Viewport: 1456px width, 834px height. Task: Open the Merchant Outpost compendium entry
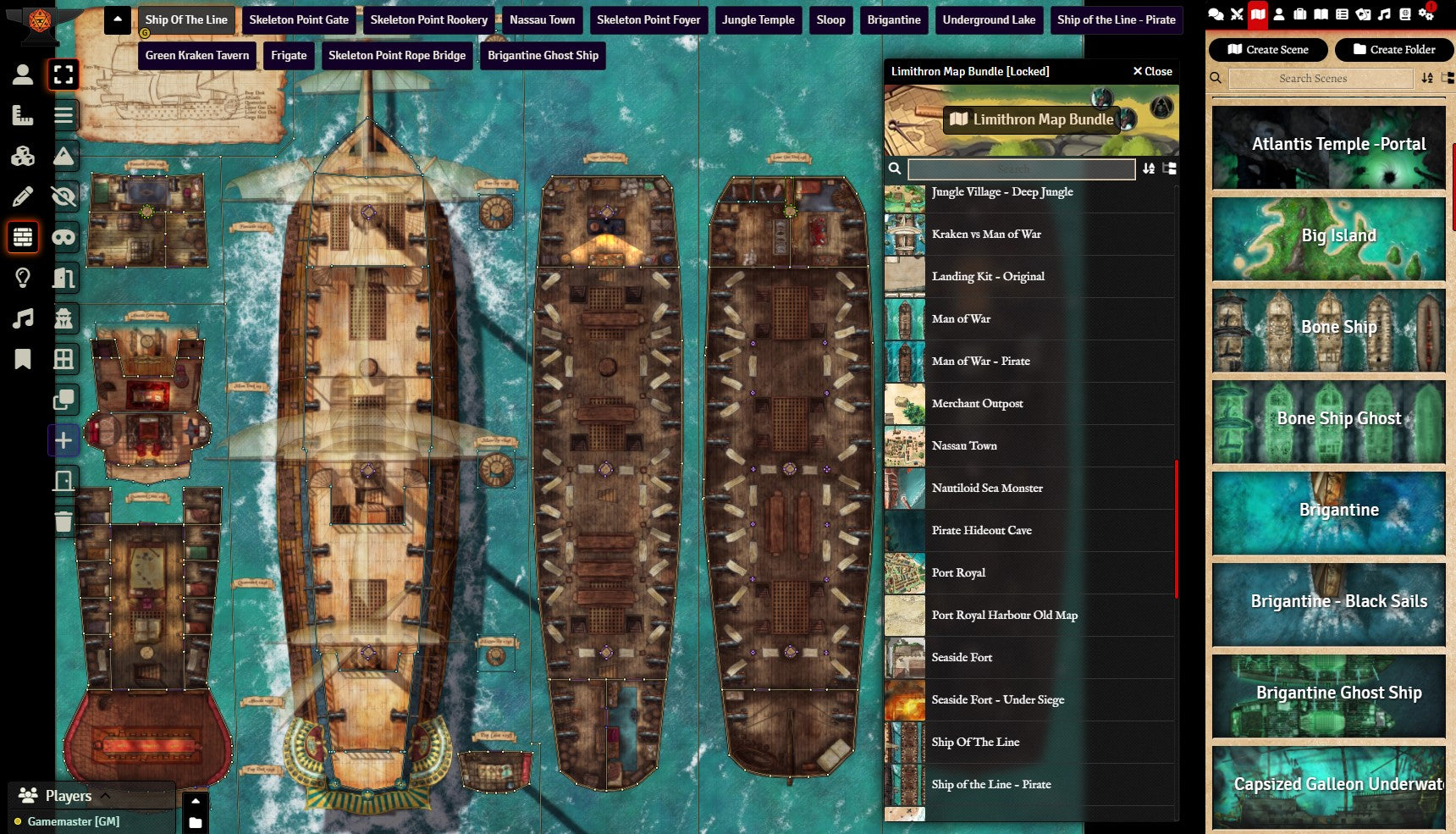click(x=977, y=404)
